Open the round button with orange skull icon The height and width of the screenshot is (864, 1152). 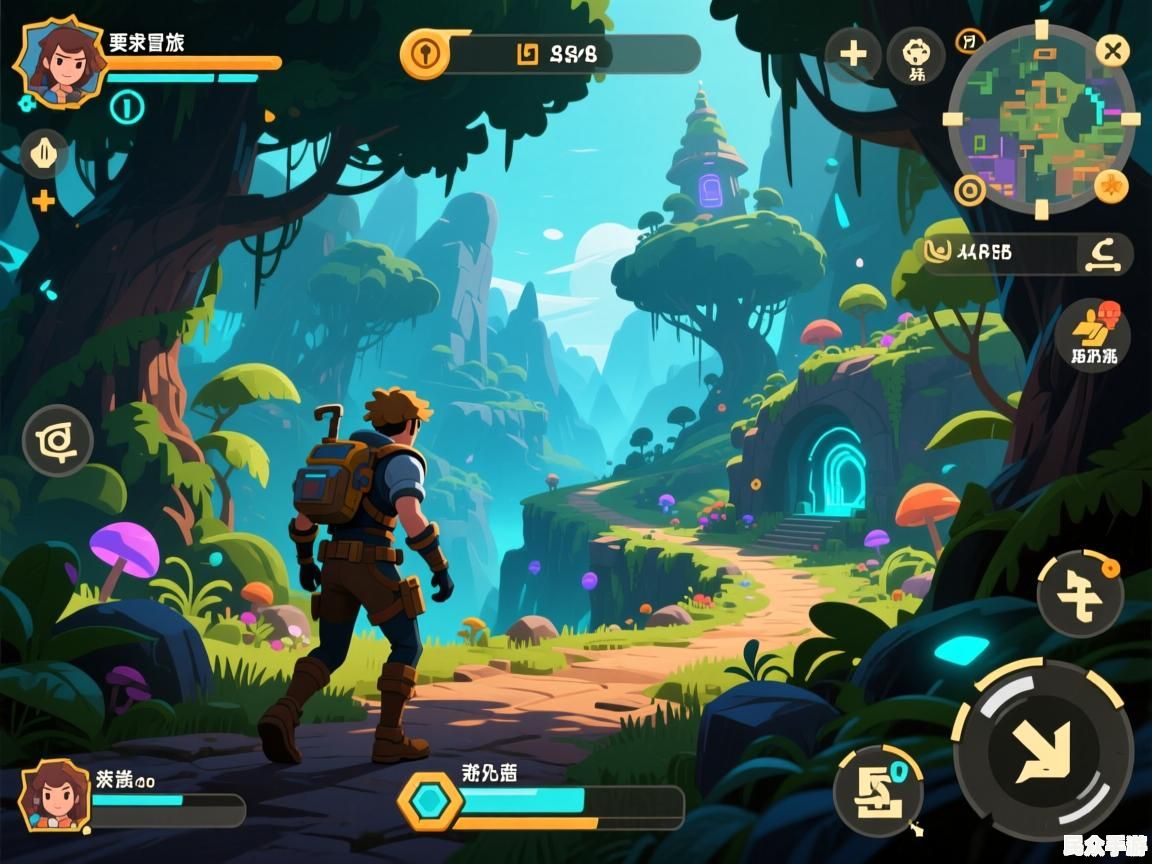pyautogui.click(x=1092, y=335)
